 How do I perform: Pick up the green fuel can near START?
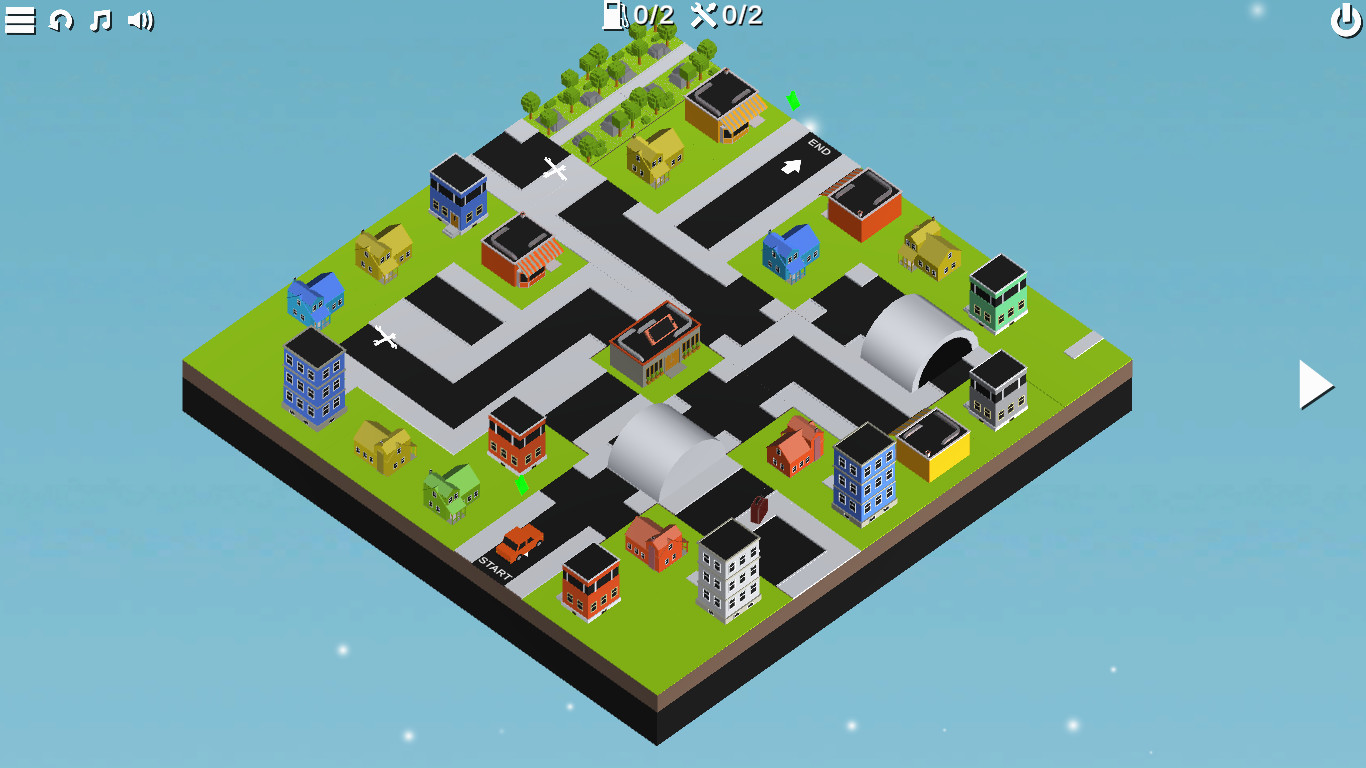click(x=521, y=484)
